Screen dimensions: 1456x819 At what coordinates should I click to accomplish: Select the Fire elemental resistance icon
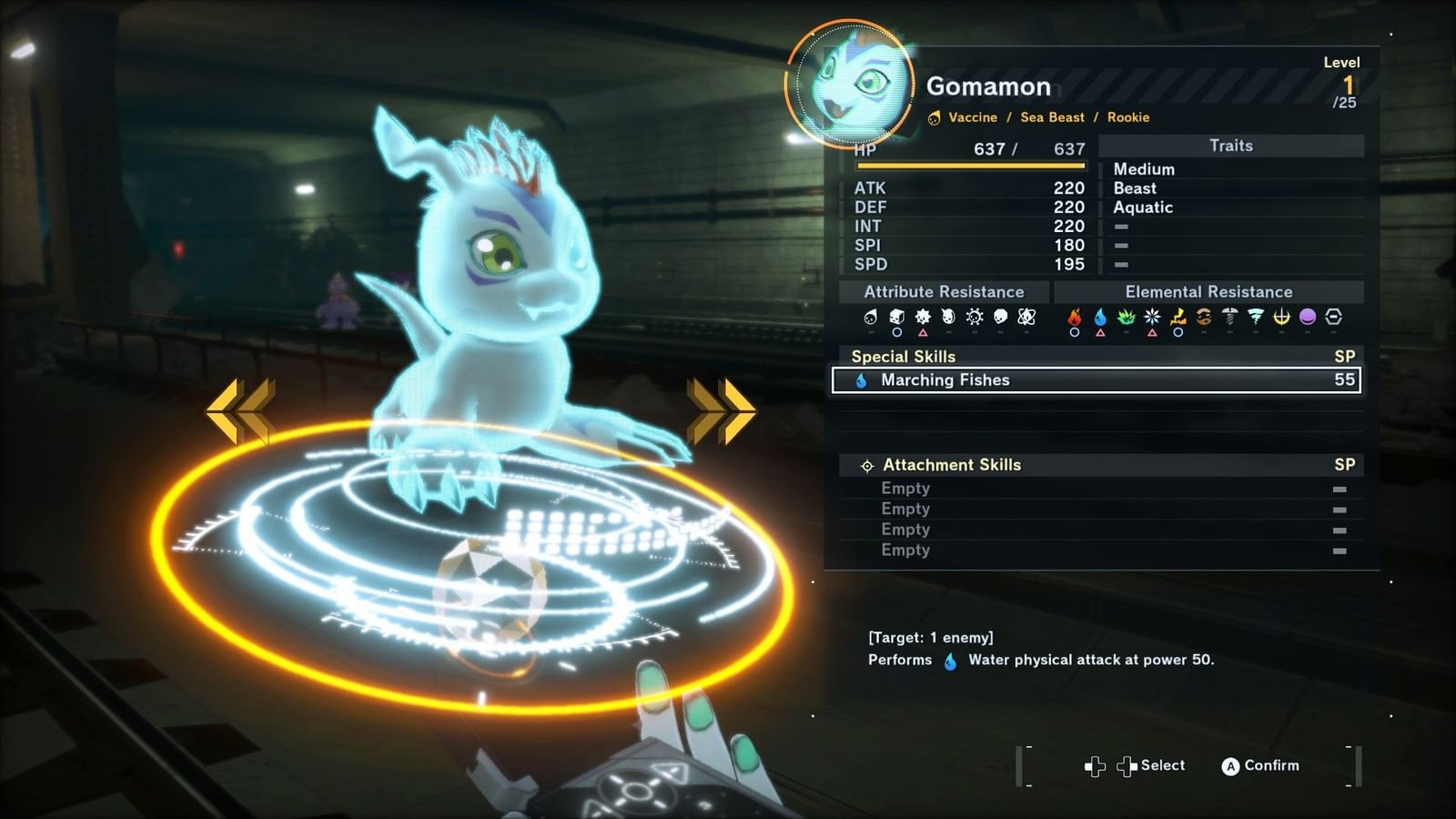pyautogui.click(x=1074, y=317)
